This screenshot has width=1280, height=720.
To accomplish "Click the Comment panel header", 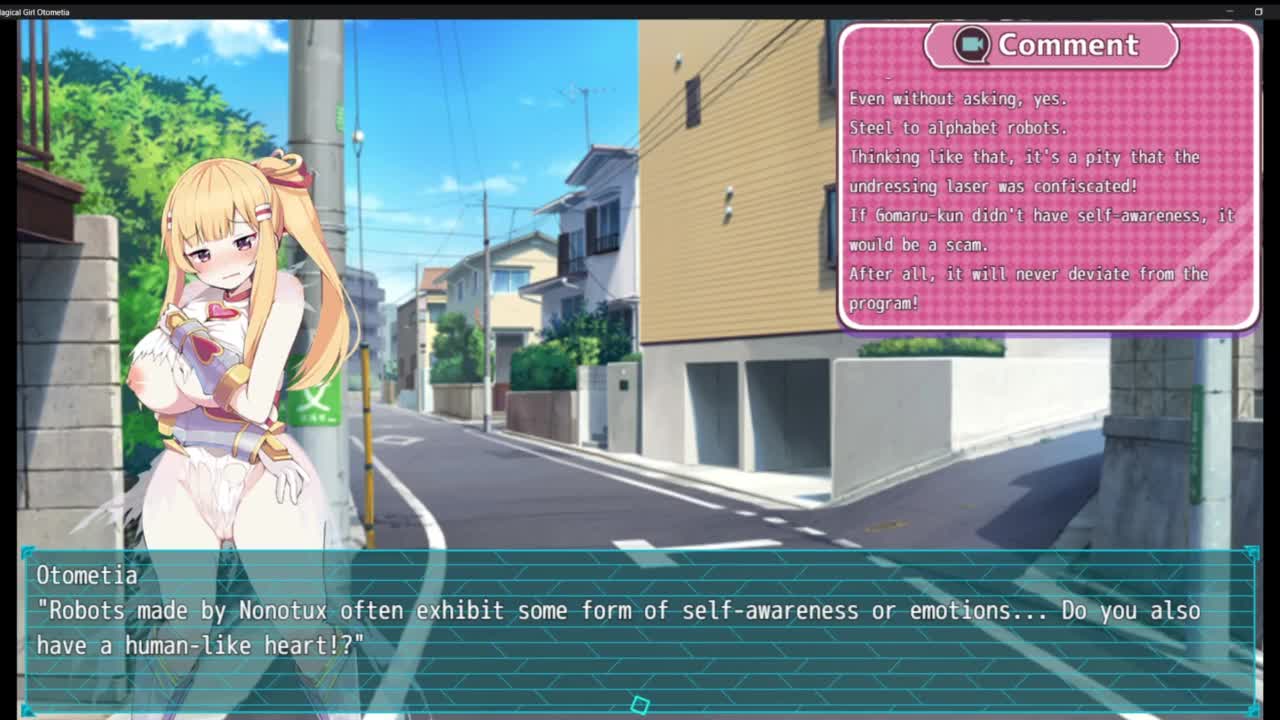I will tap(1067, 45).
